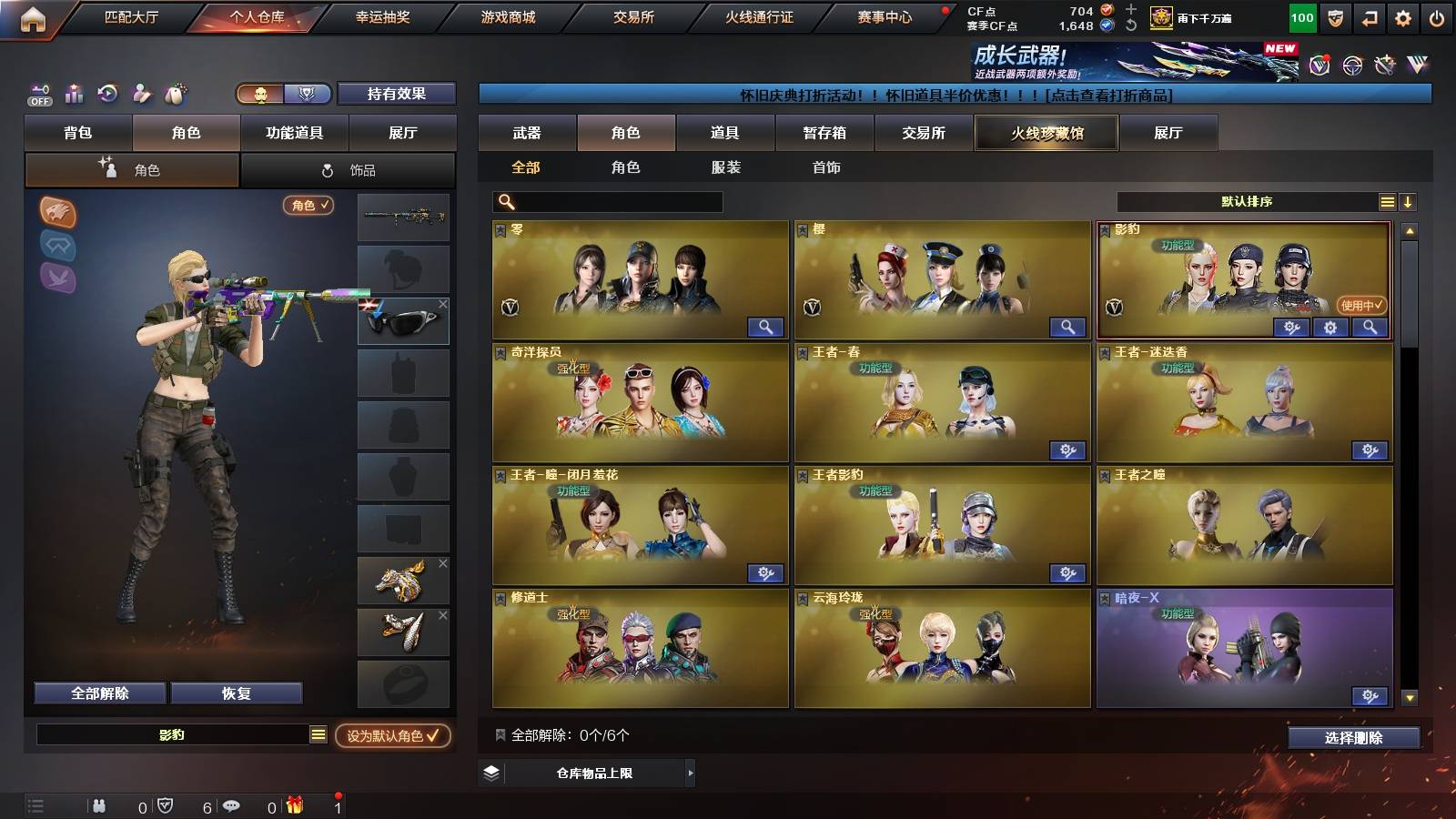
Task: Switch to the 火线珍藏馆 tab
Action: click(x=1046, y=133)
